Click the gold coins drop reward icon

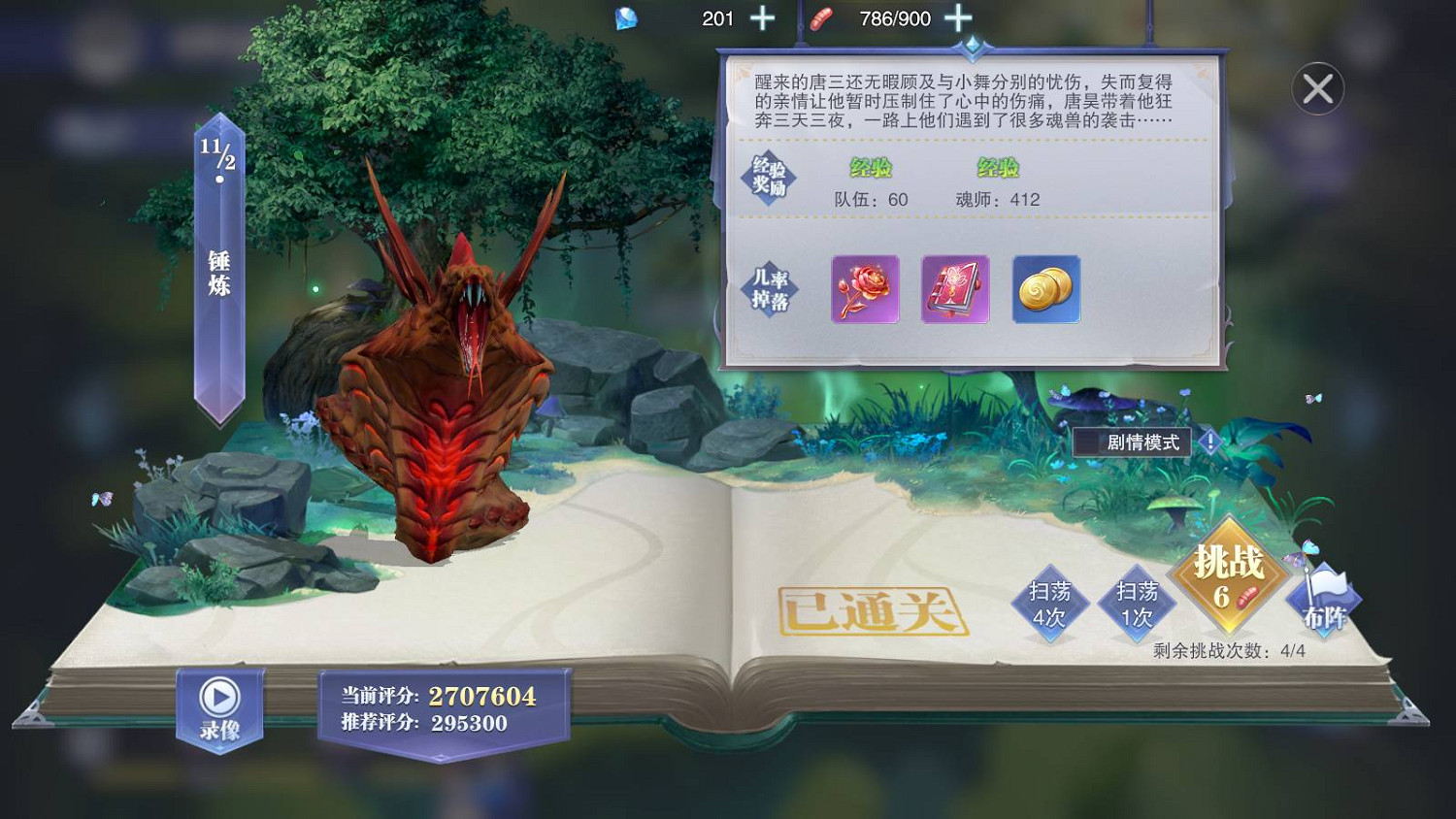coord(1043,290)
